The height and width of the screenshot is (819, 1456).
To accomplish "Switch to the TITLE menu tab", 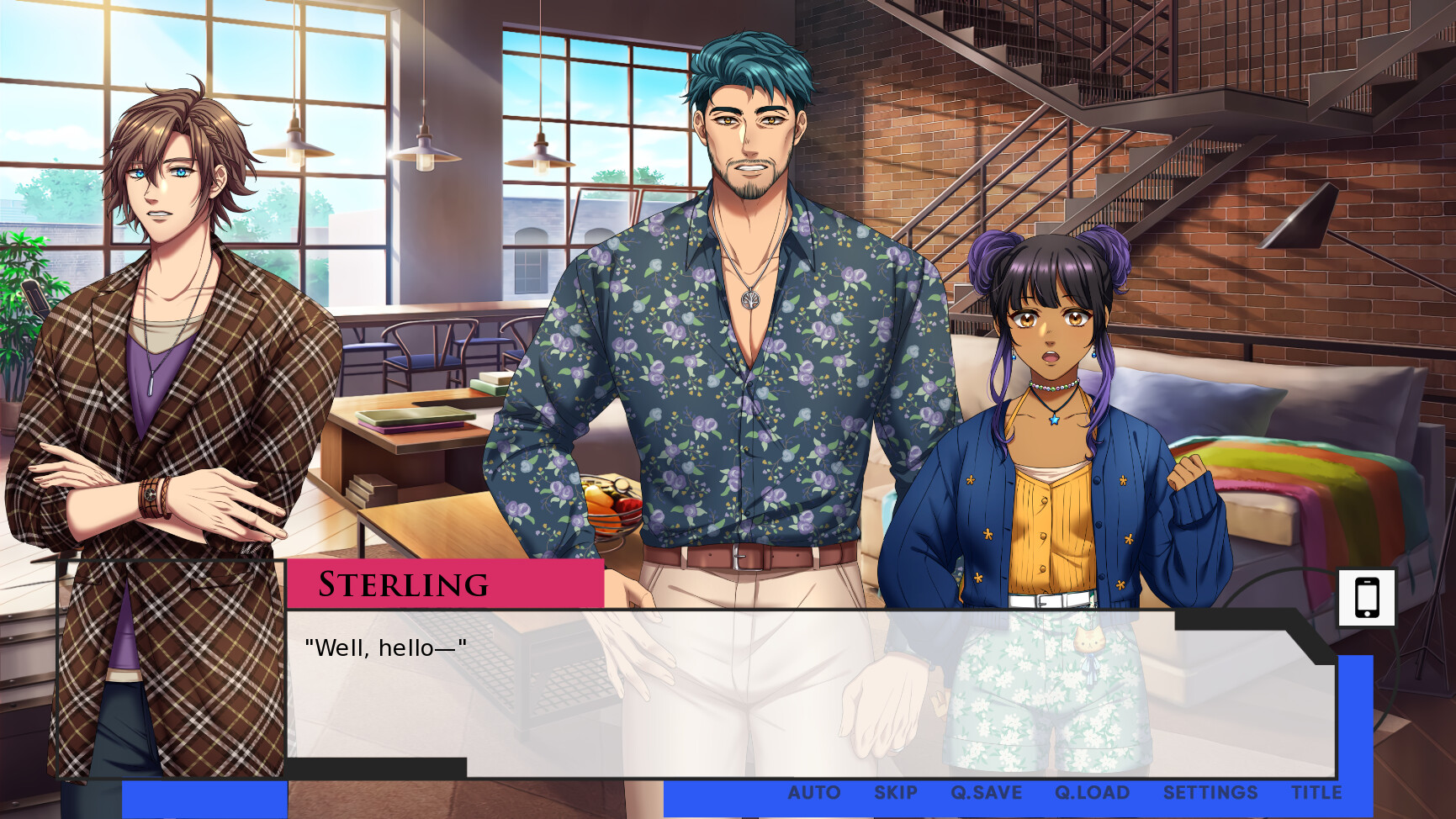I will coord(1316,792).
